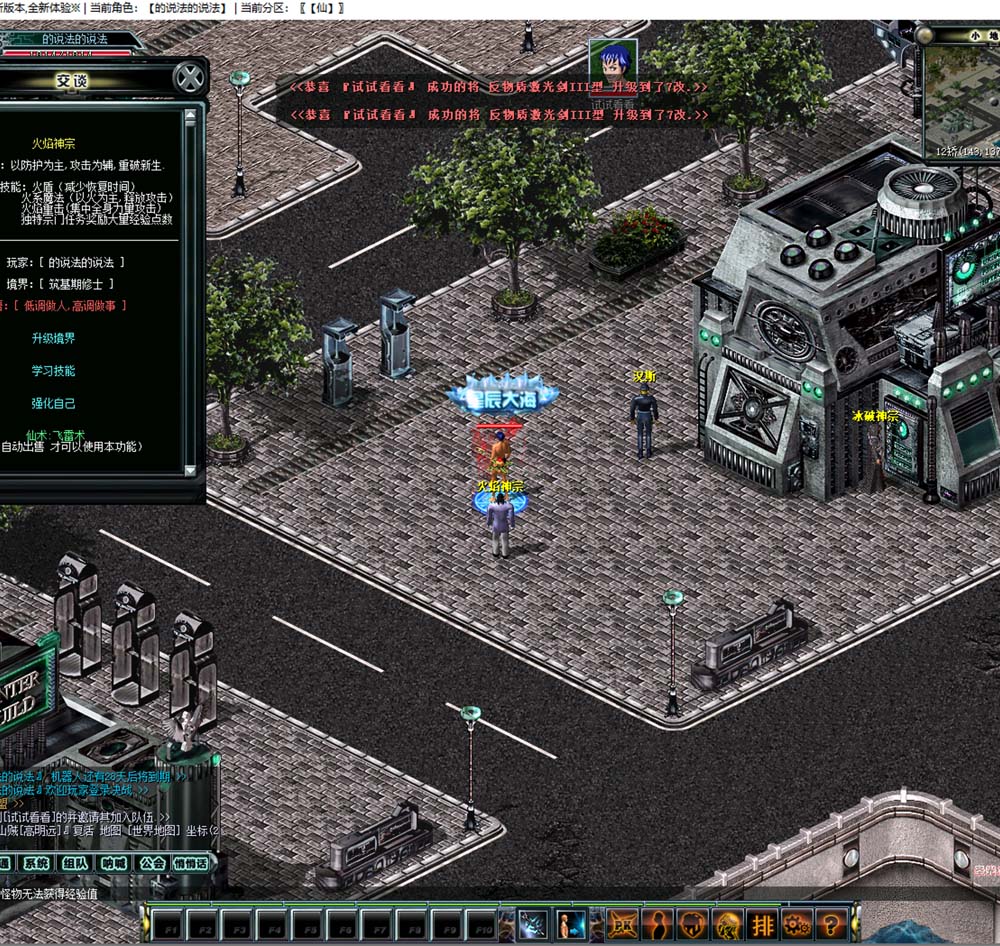Open the 公会 chat tab
The height and width of the screenshot is (946, 1000).
coord(152,863)
